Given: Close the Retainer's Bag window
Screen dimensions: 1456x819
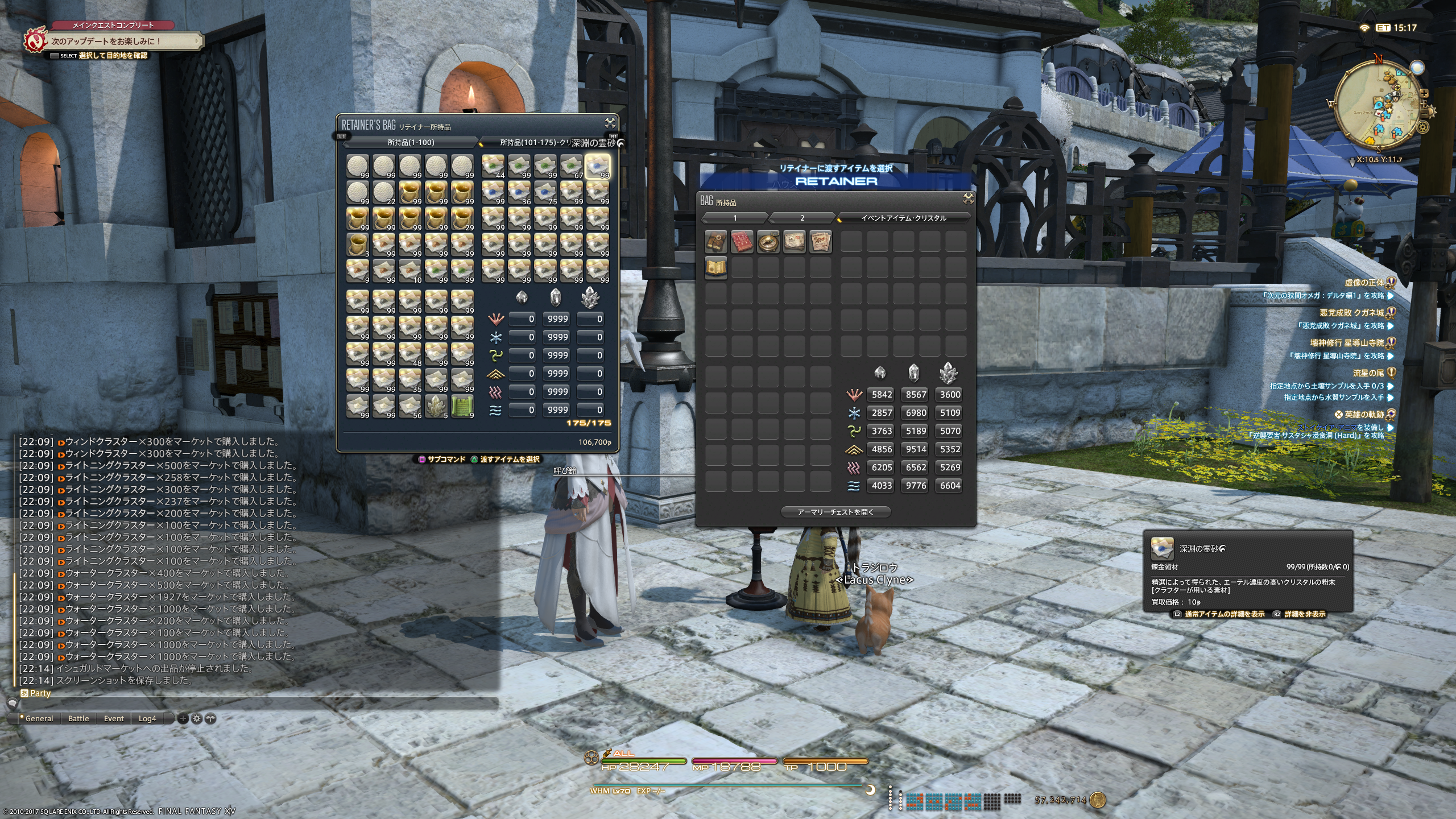Looking at the screenshot, I should point(610,123).
